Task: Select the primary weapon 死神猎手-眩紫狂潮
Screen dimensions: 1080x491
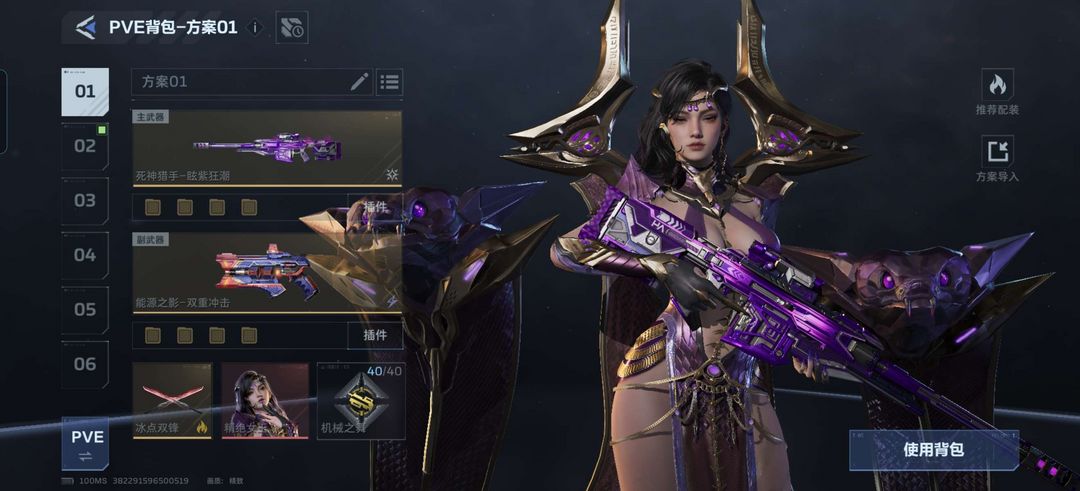Action: [267, 148]
